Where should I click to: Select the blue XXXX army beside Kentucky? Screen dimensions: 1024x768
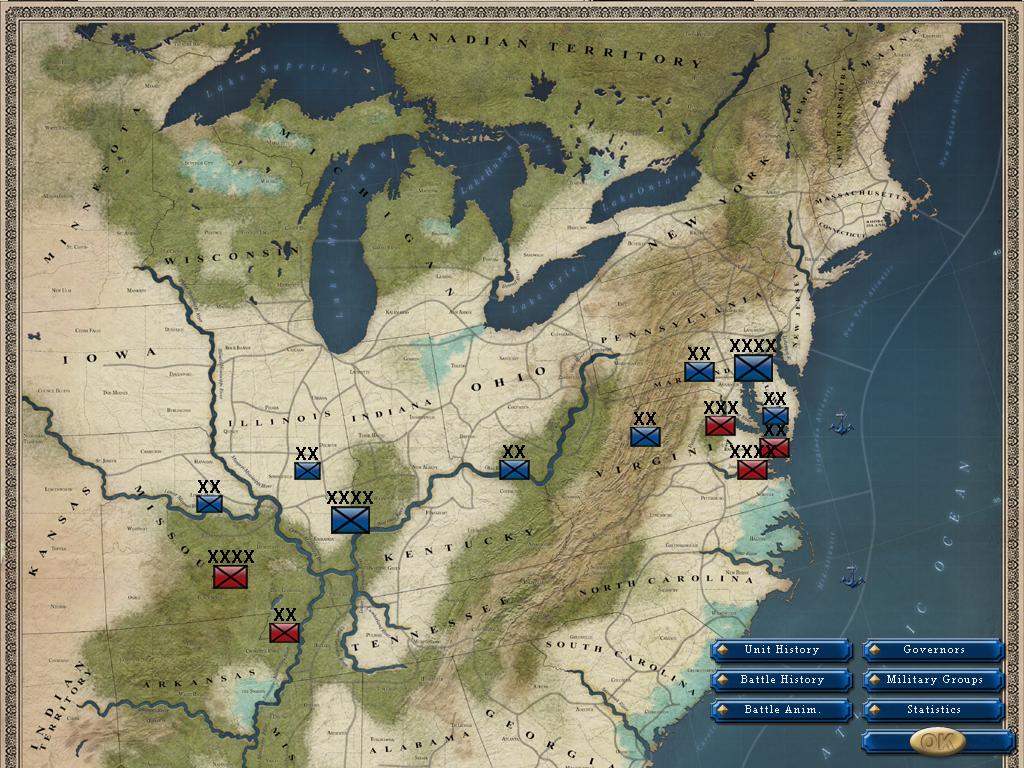(350, 519)
